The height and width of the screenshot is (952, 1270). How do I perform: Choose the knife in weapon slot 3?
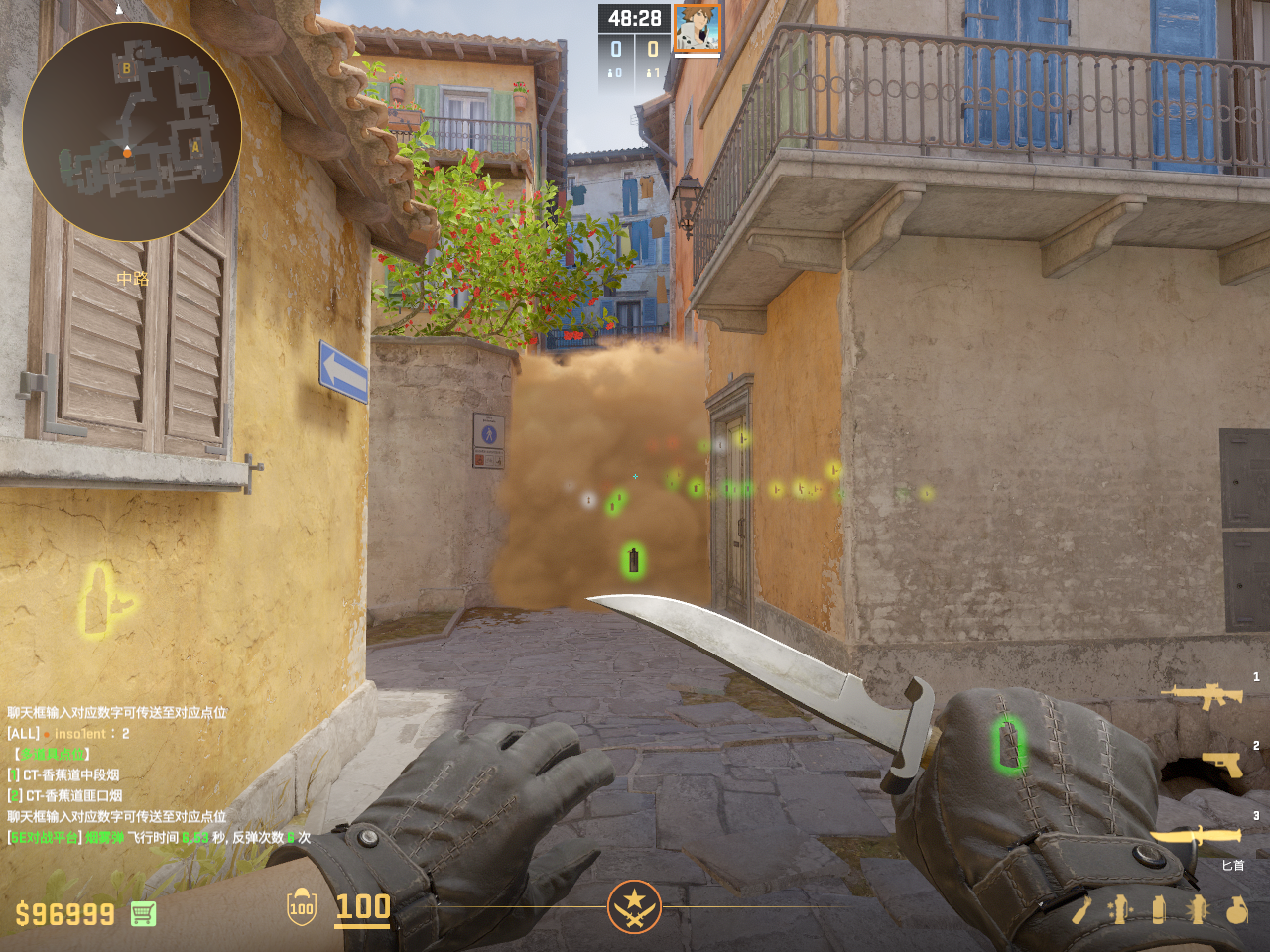click(1197, 836)
